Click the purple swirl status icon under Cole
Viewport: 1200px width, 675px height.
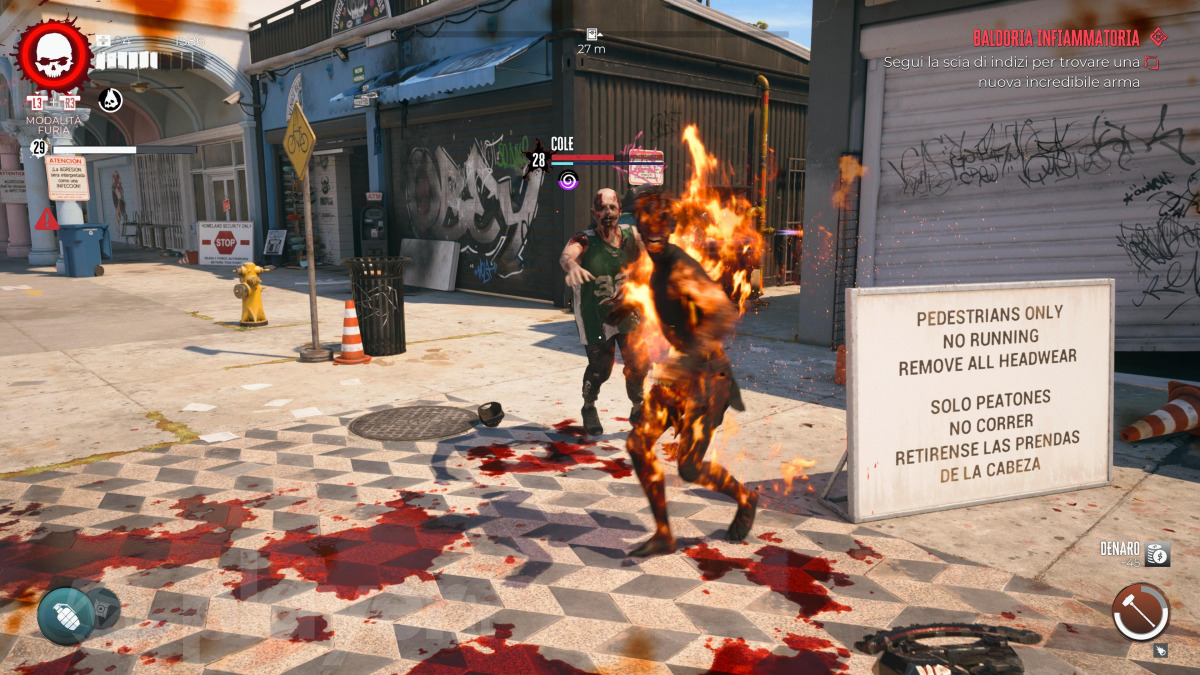[568, 180]
